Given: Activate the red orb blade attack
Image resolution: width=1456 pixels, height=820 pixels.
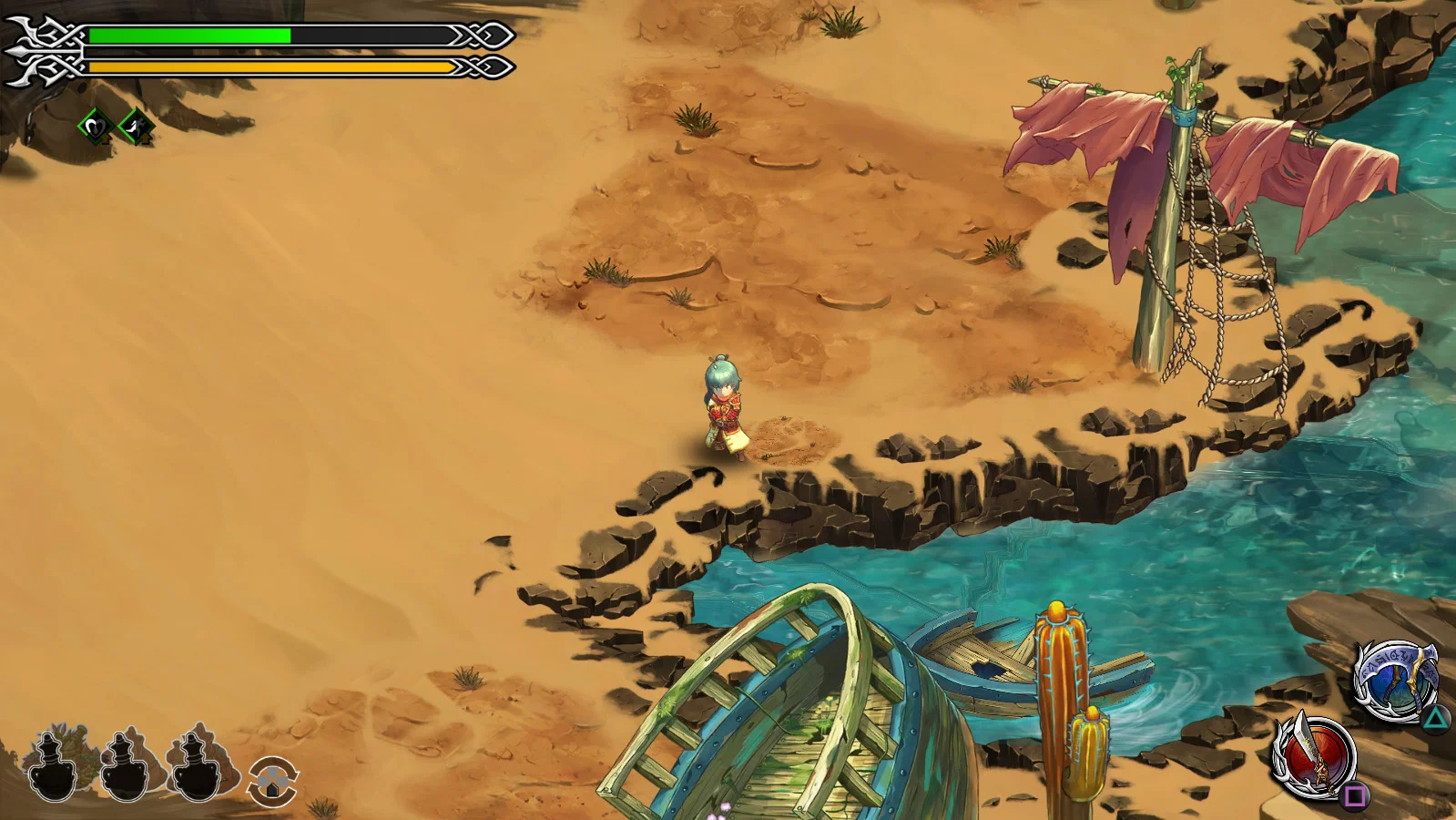Looking at the screenshot, I should pos(1315,755).
